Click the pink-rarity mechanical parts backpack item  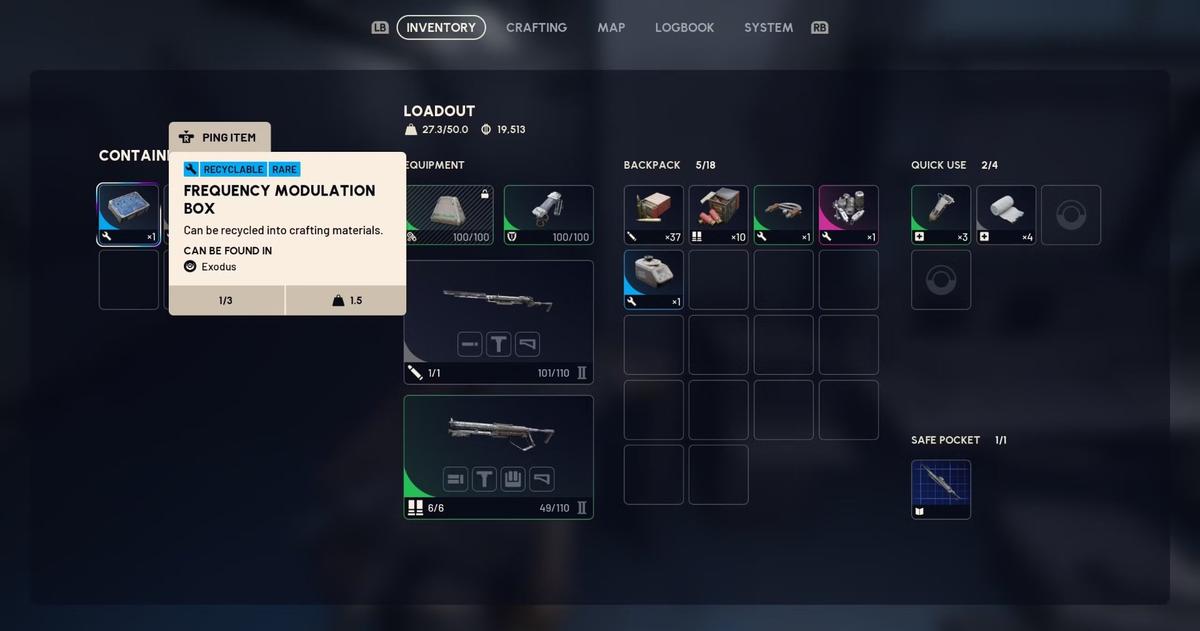848,214
